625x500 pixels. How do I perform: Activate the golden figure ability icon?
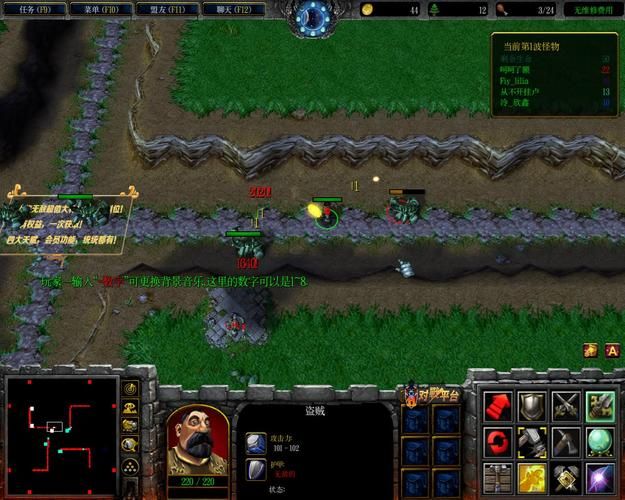[x=532, y=475]
